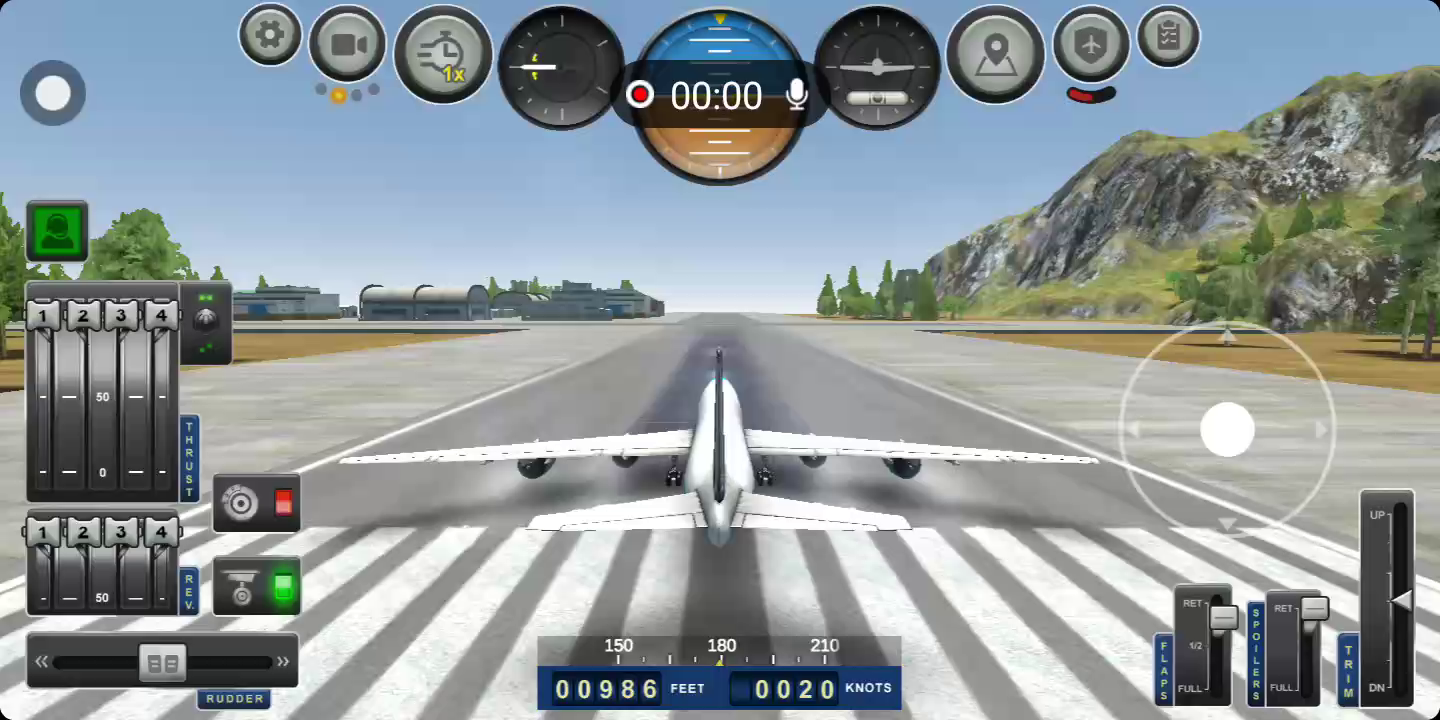Screen dimensions: 1440x720
Task: Tap the white flight control joystick knob
Action: pyautogui.click(x=1227, y=429)
